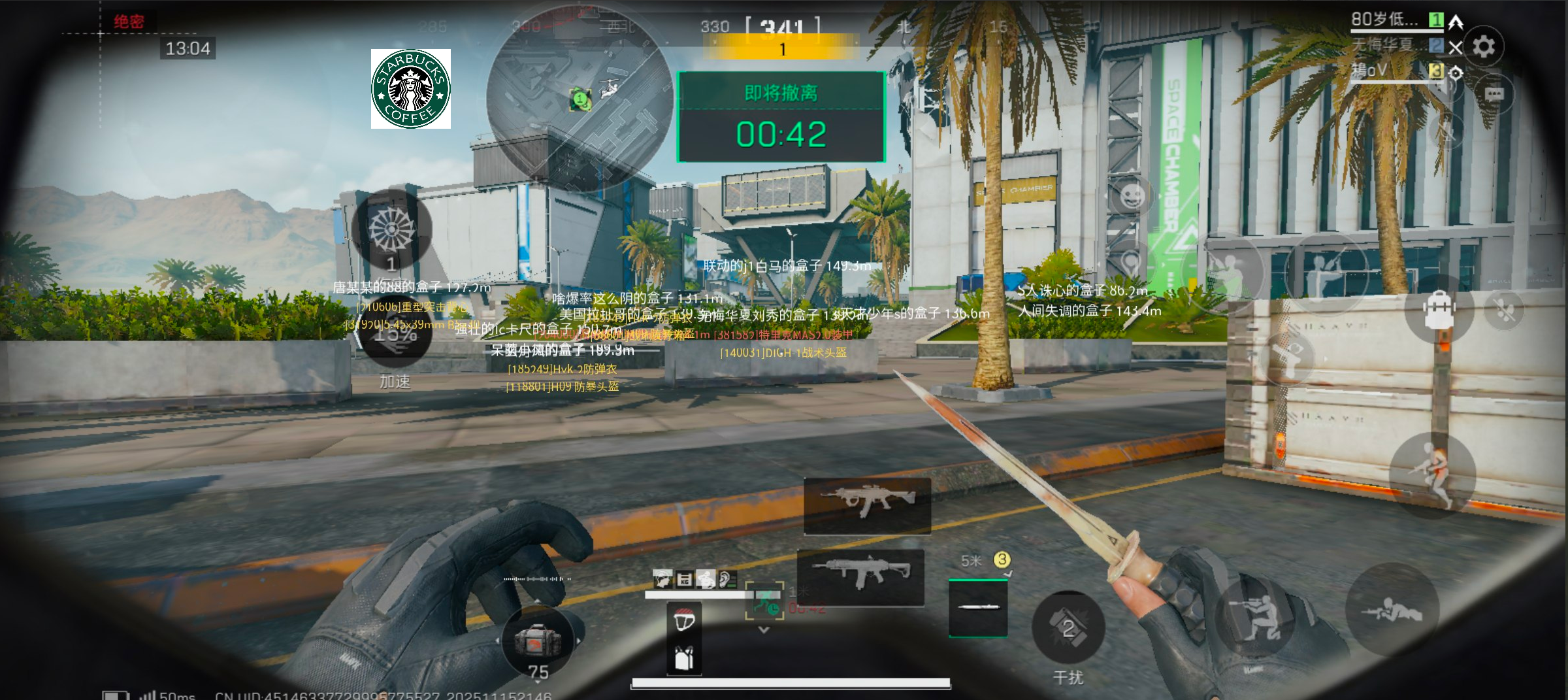Switch to the upper rifle weapon slot
This screenshot has height=700, width=1568.
[x=867, y=505]
